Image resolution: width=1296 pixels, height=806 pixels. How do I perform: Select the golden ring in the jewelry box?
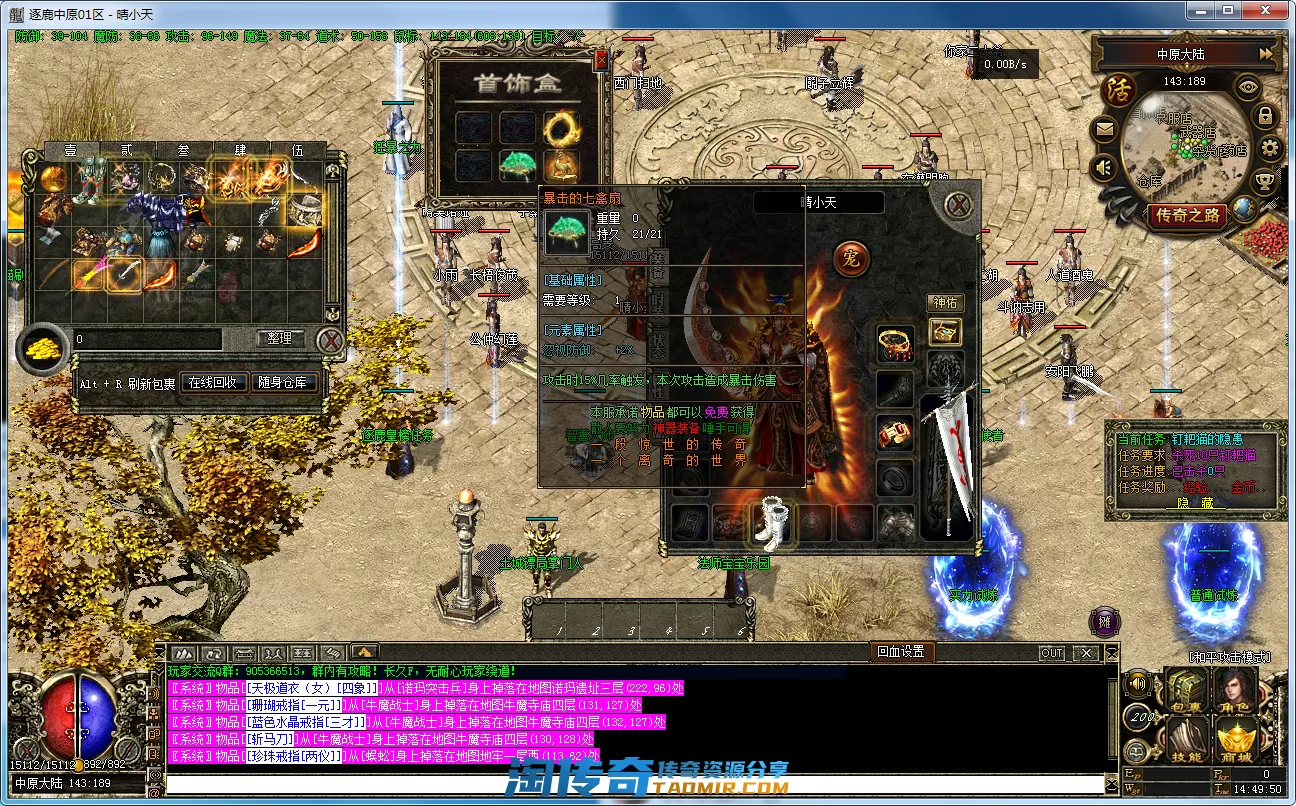561,127
